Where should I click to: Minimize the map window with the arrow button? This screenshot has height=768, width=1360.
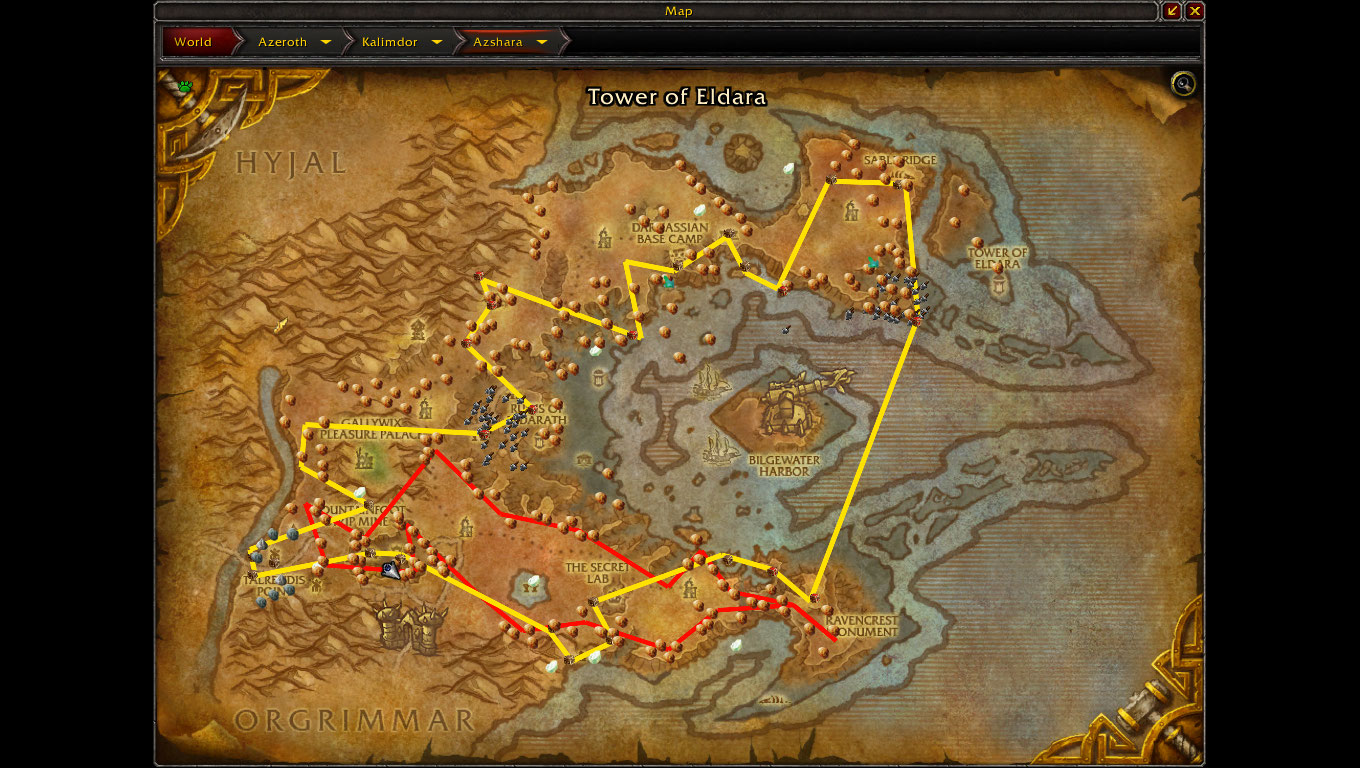pos(1172,11)
